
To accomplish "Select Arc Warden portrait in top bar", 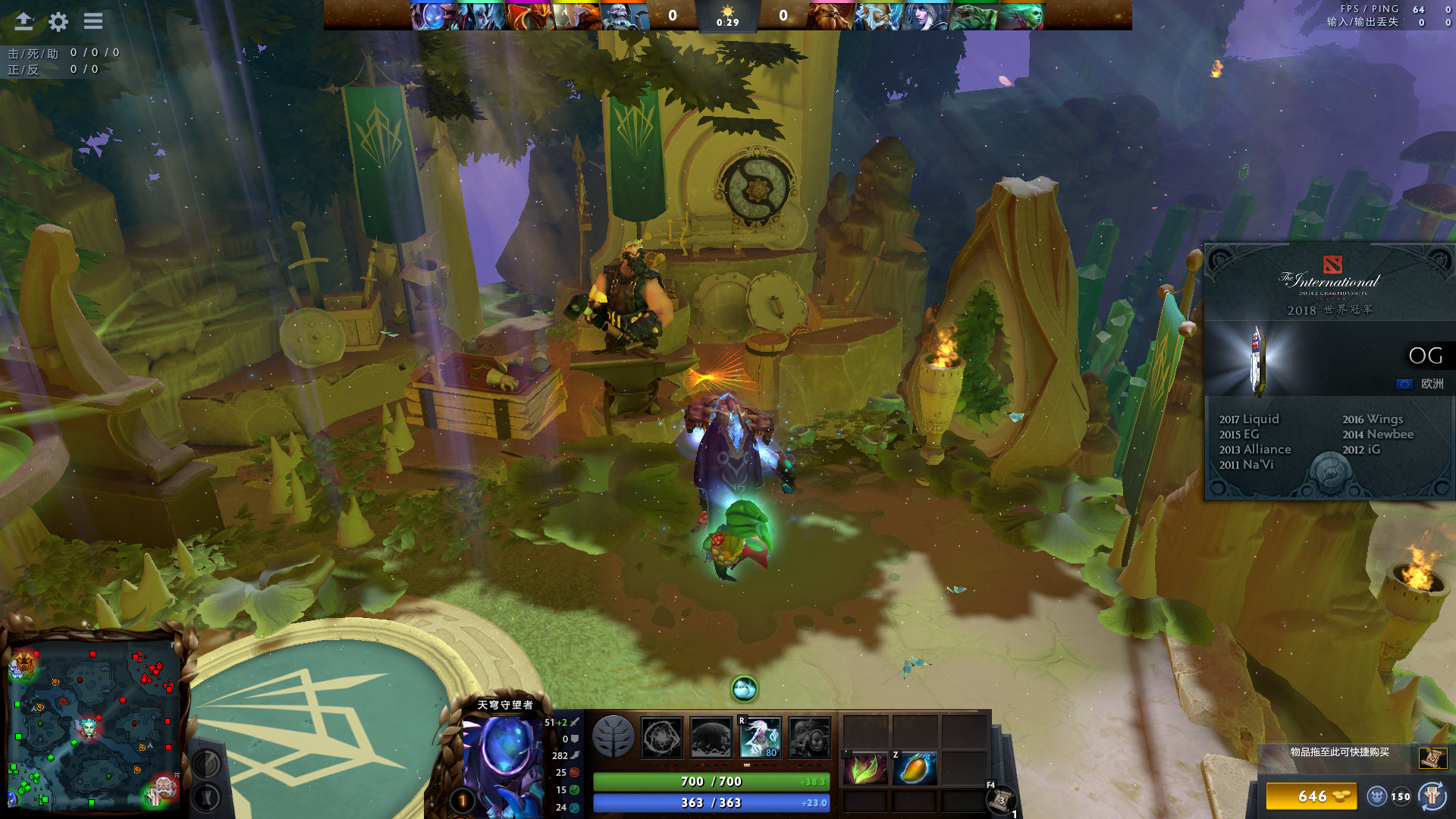I will click(x=432, y=16).
